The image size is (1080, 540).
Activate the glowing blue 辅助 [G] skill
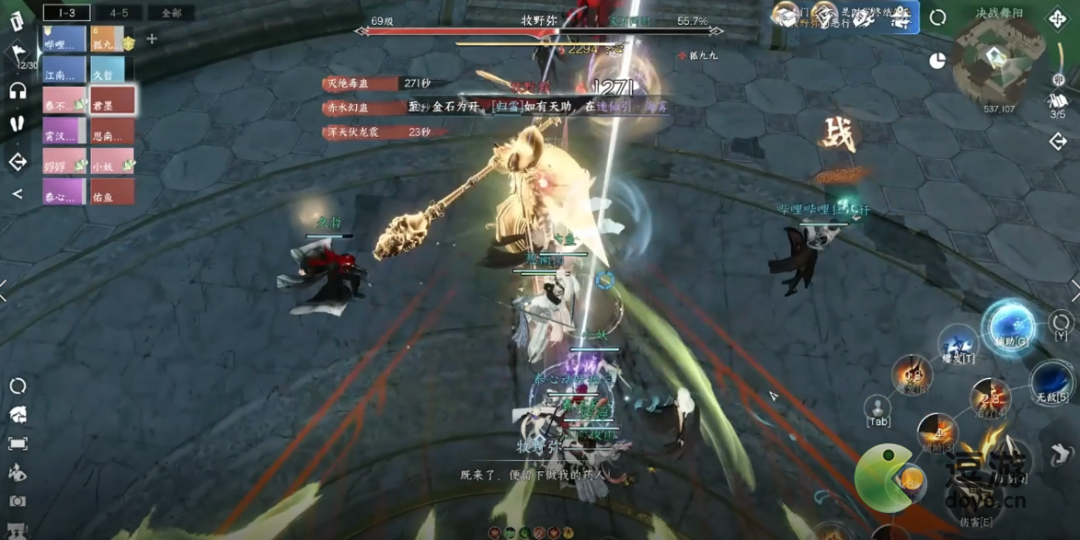tap(1008, 325)
